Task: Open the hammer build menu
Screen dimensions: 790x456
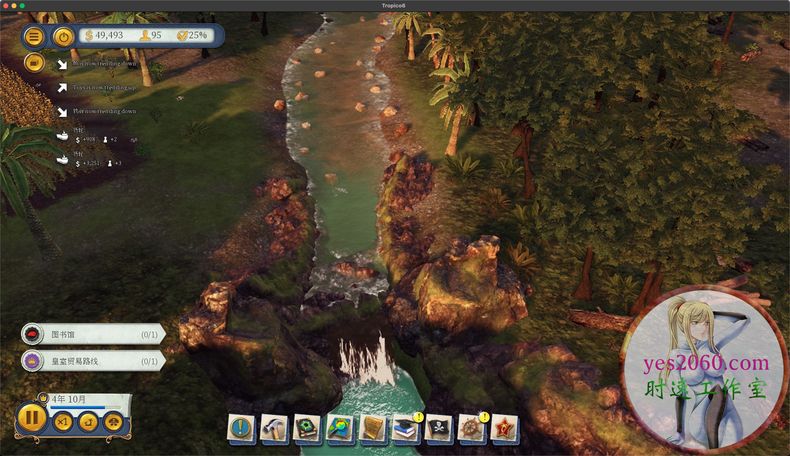Action: tap(274, 427)
